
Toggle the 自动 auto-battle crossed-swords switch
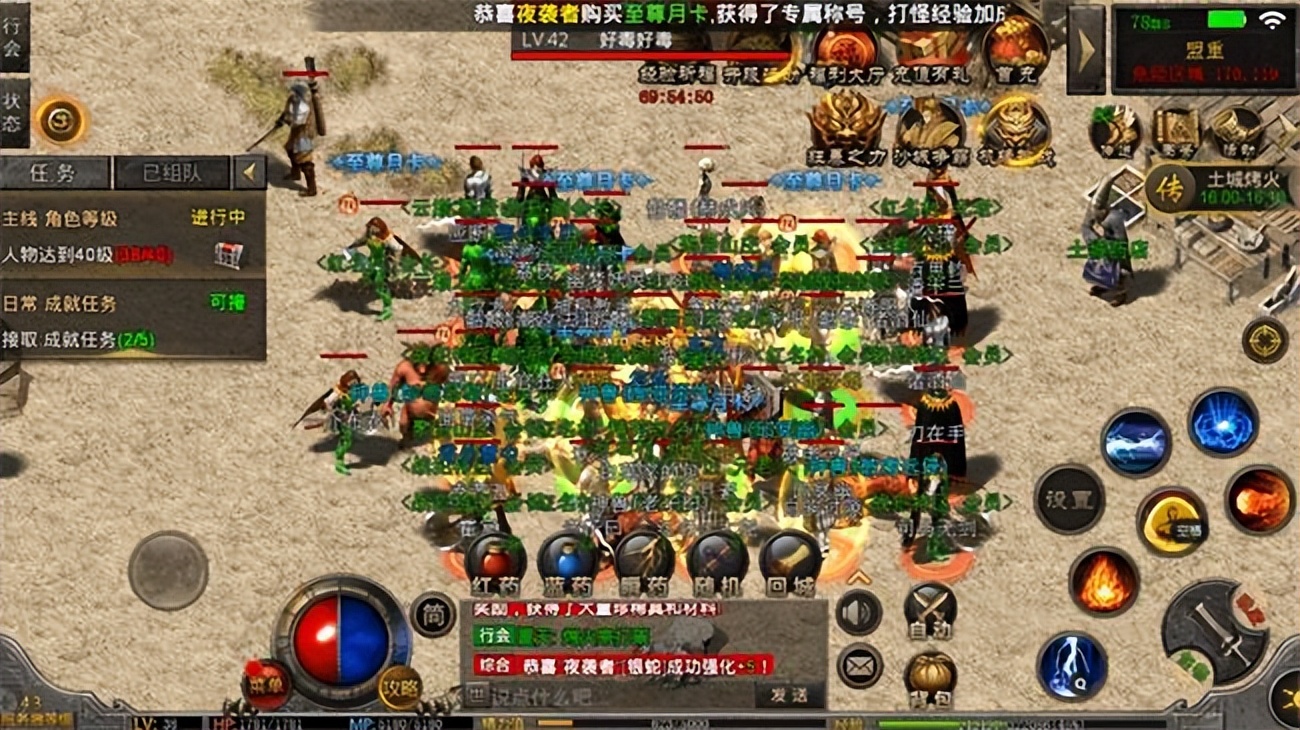[930, 610]
